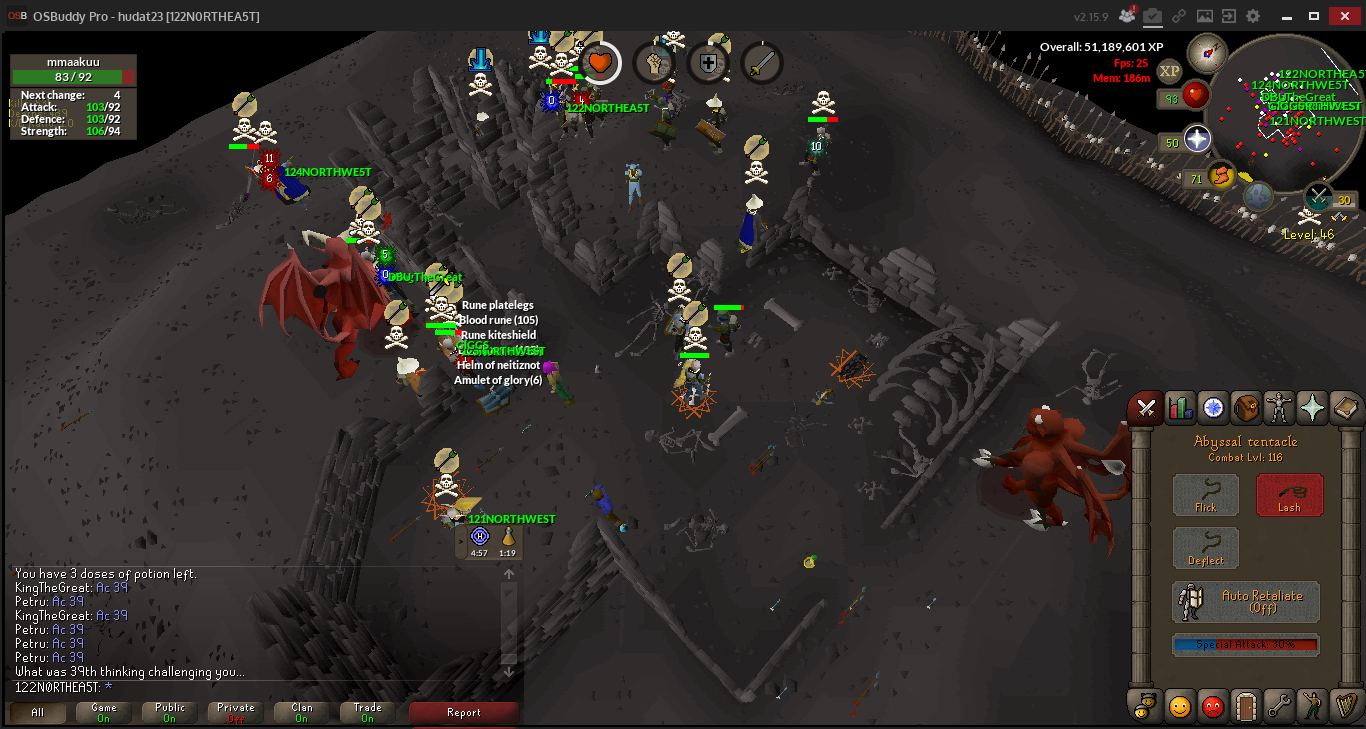Toggle quick prayers via prayer orb
Image resolution: width=1366 pixels, height=729 pixels.
coord(1197,139)
